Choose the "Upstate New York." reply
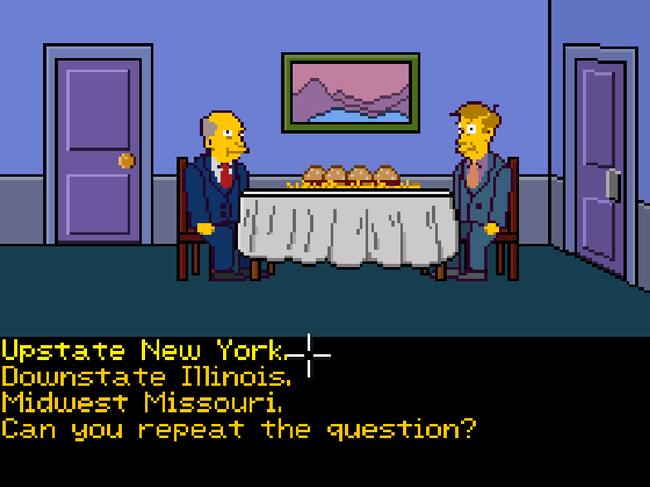Screen dimensions: 650x487 [144, 352]
